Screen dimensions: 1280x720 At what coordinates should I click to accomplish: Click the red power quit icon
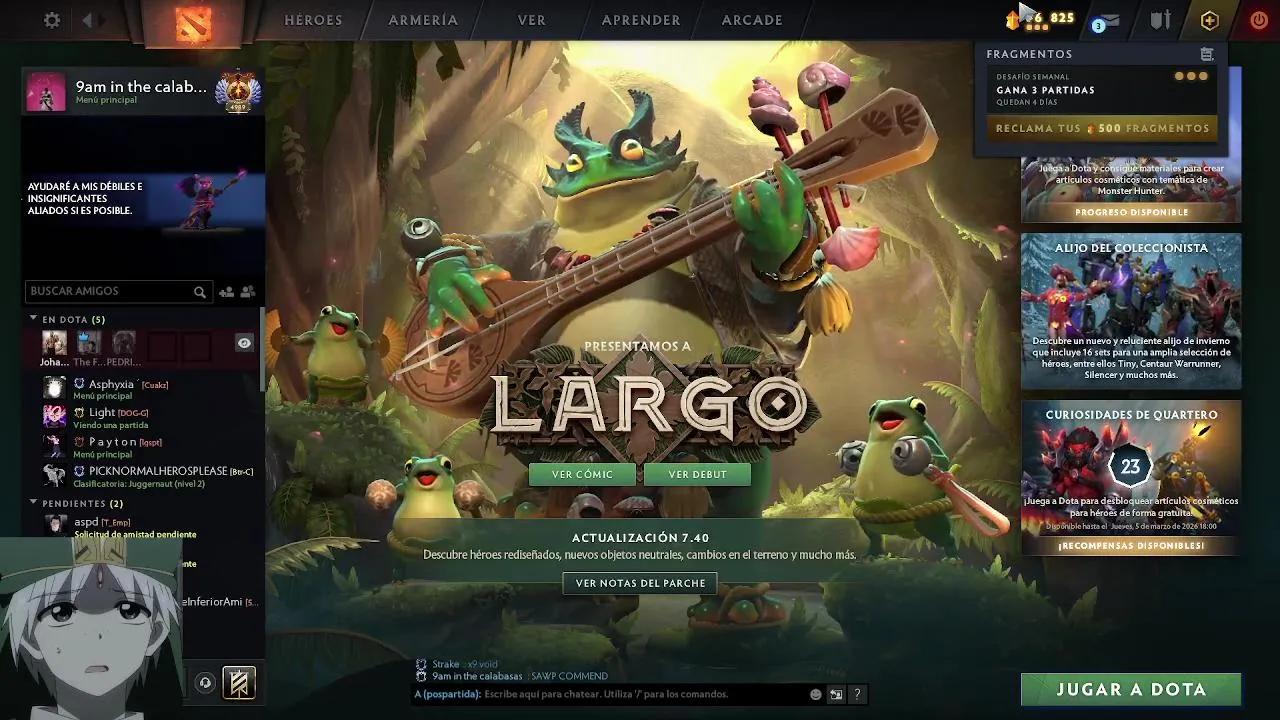click(x=1258, y=18)
